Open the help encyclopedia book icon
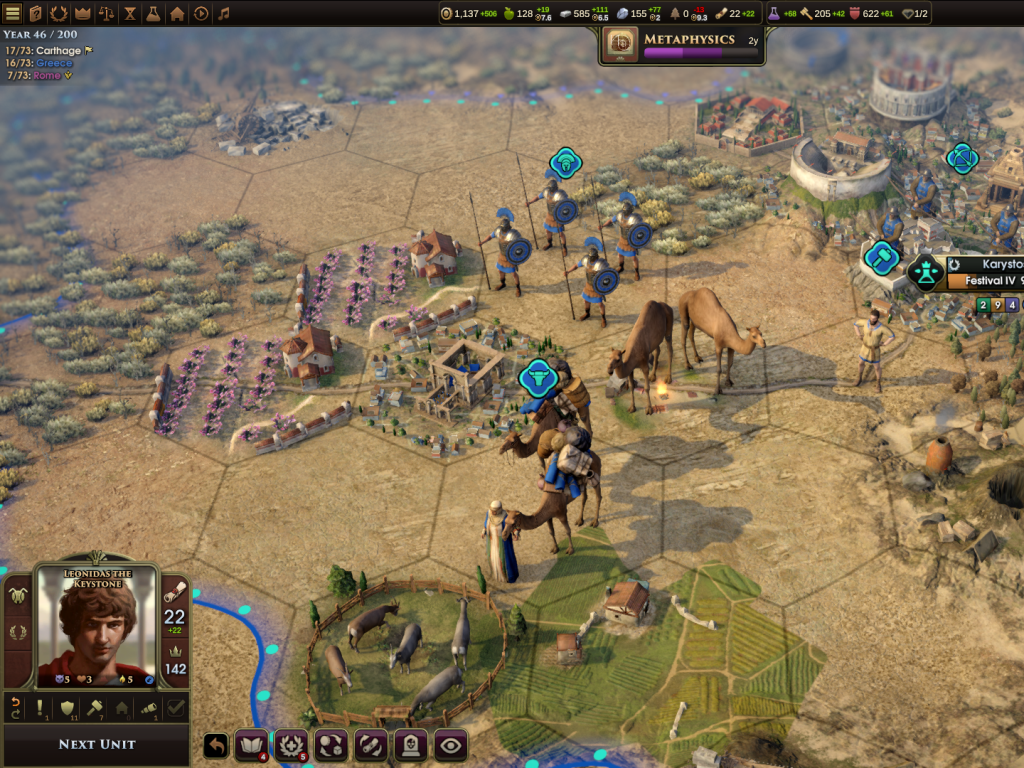Viewport: 1024px width, 768px height. click(x=36, y=14)
